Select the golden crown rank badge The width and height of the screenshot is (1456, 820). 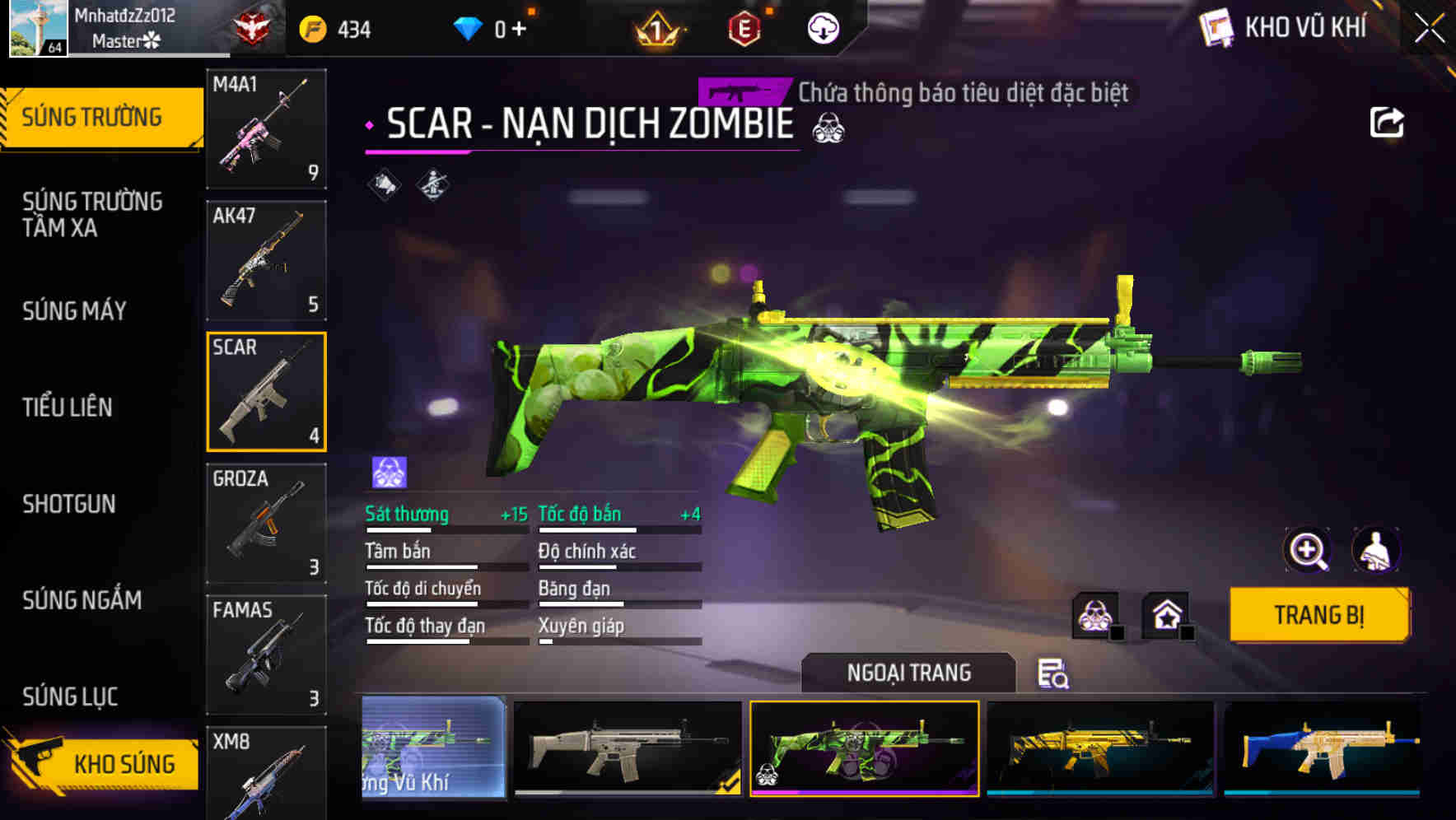pyautogui.click(x=657, y=27)
